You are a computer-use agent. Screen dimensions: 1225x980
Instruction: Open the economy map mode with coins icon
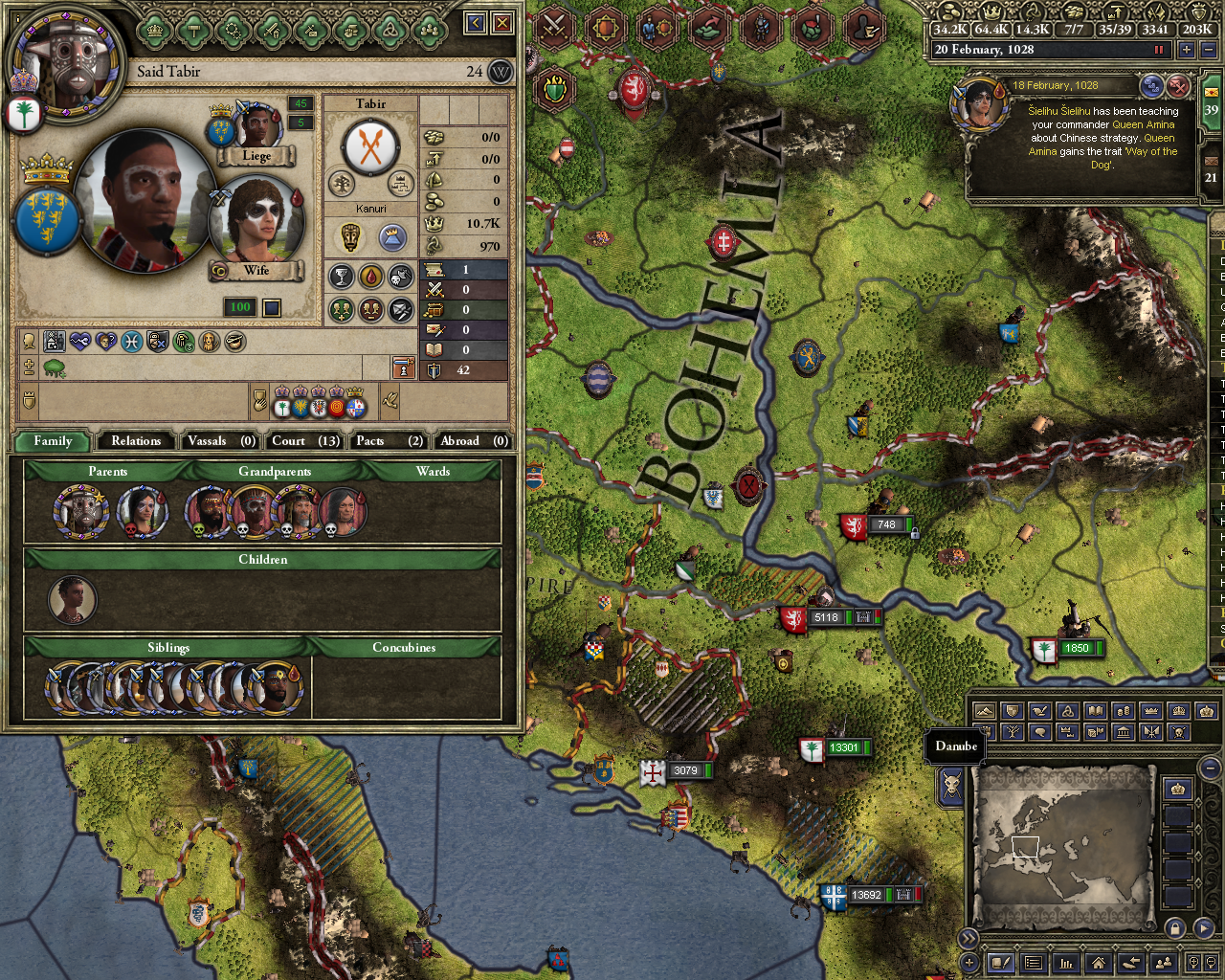click(1125, 710)
